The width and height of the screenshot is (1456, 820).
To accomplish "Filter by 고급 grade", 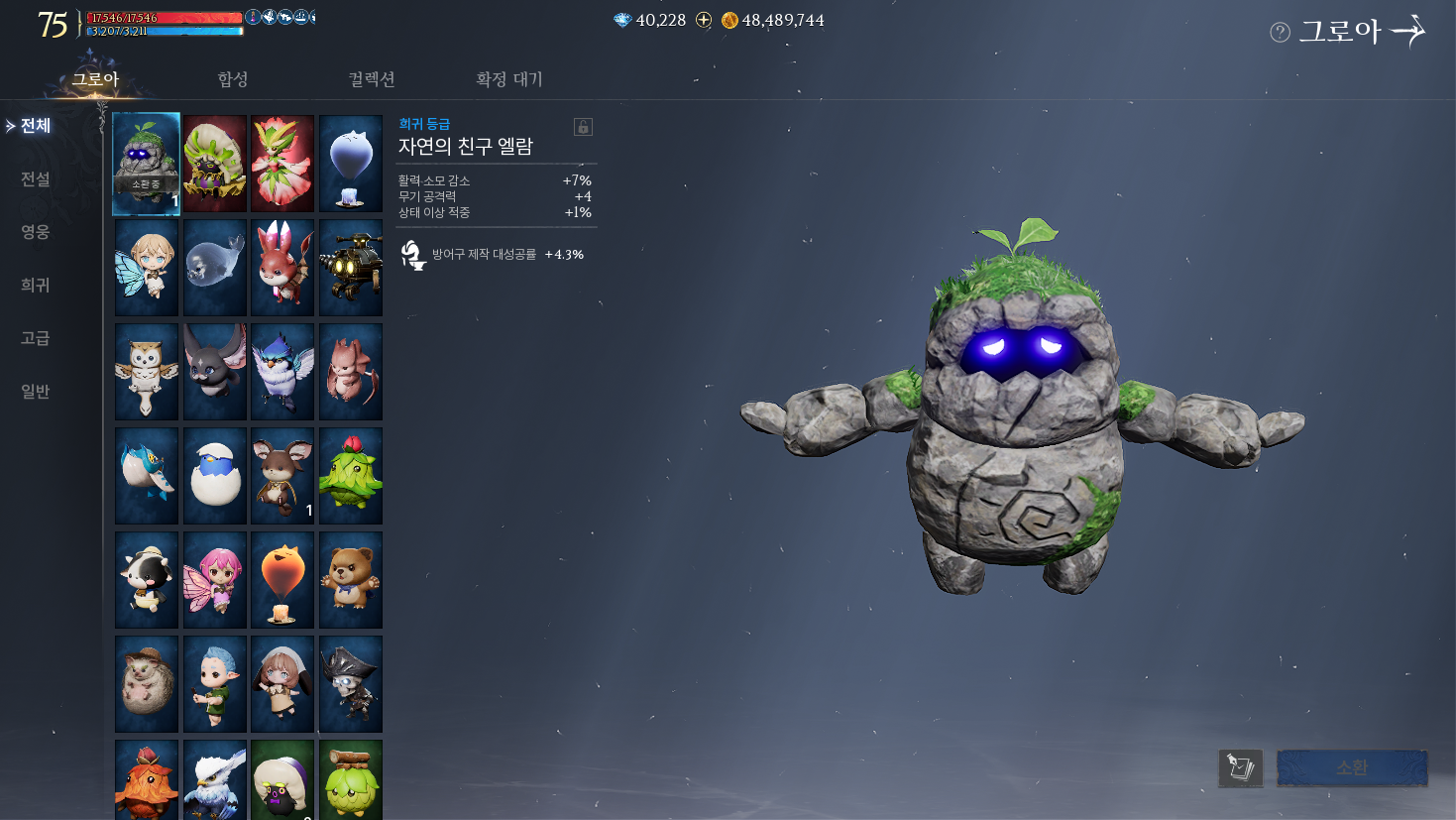I will (x=36, y=337).
